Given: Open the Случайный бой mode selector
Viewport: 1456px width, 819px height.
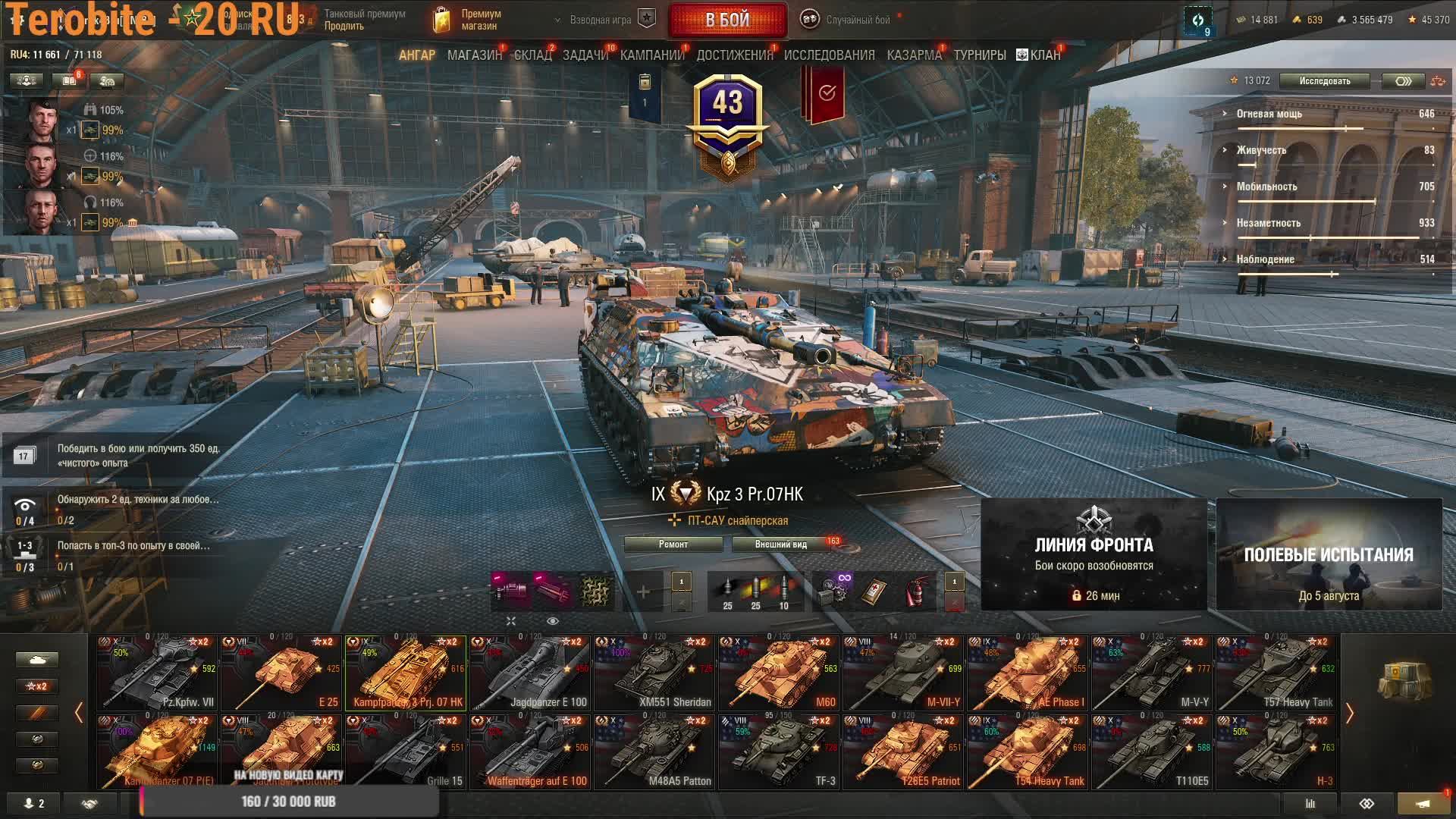Looking at the screenshot, I should pos(849,20).
